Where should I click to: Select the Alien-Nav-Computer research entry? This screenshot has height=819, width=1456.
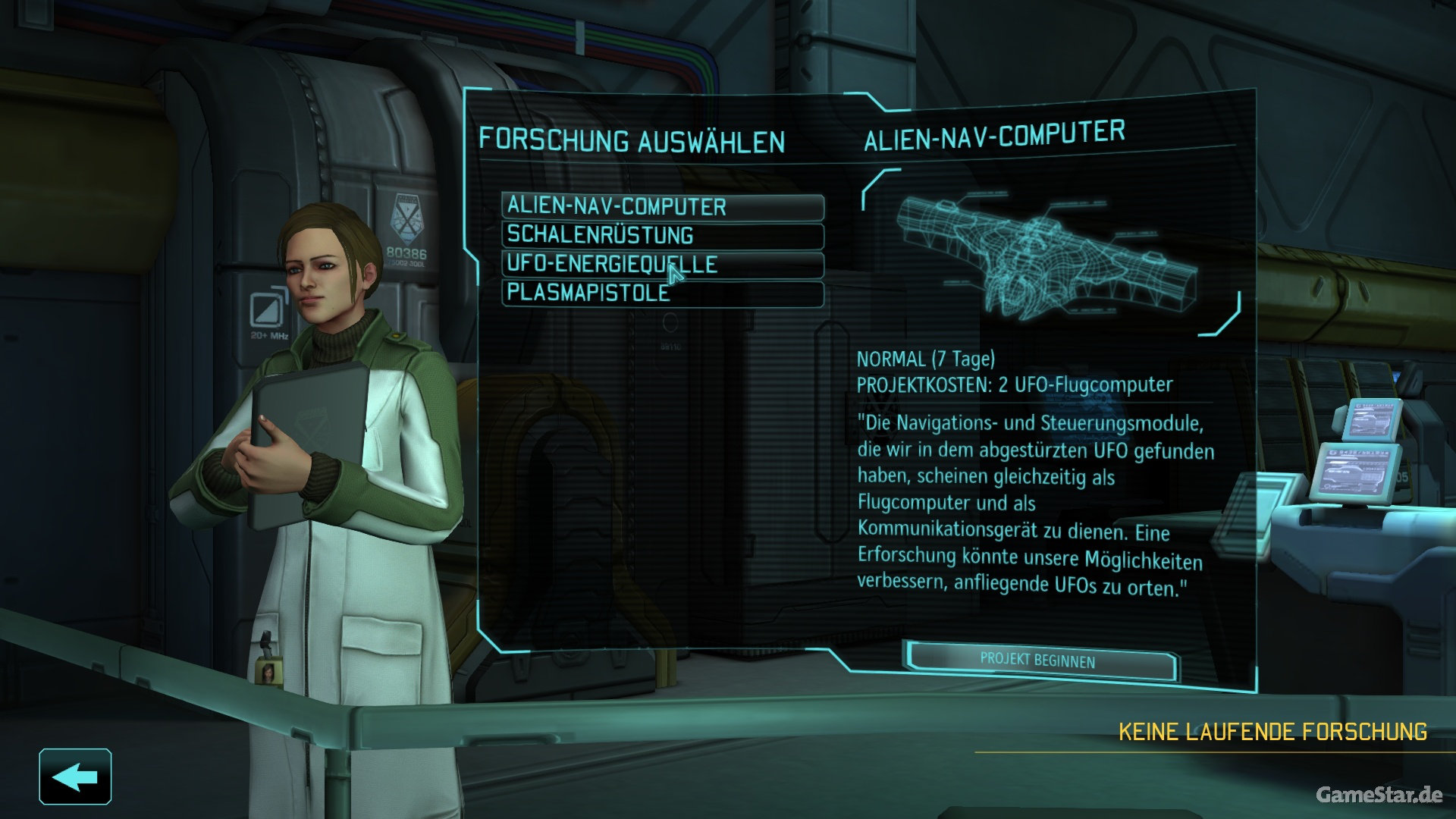point(662,206)
